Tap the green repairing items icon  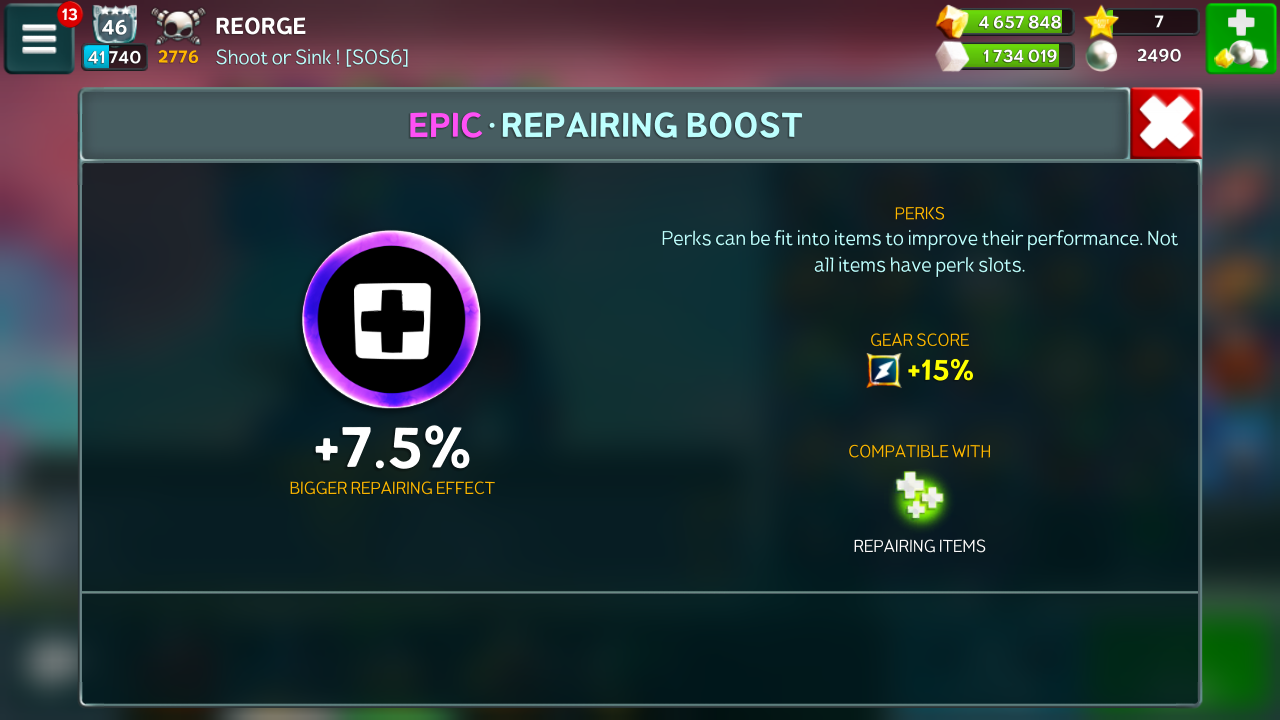point(919,496)
